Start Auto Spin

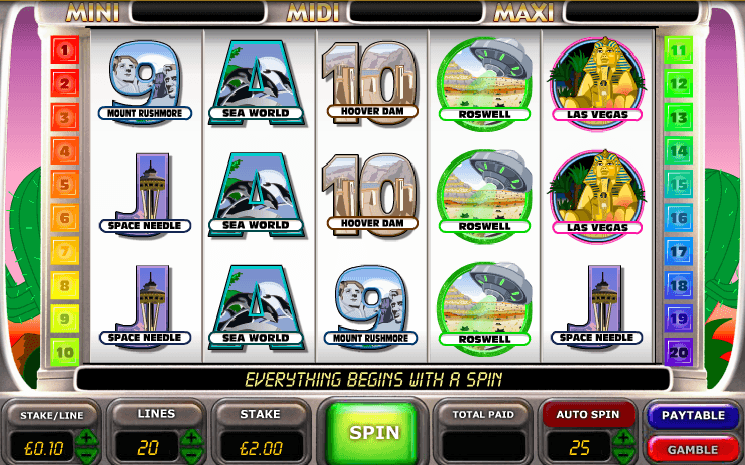click(x=590, y=412)
